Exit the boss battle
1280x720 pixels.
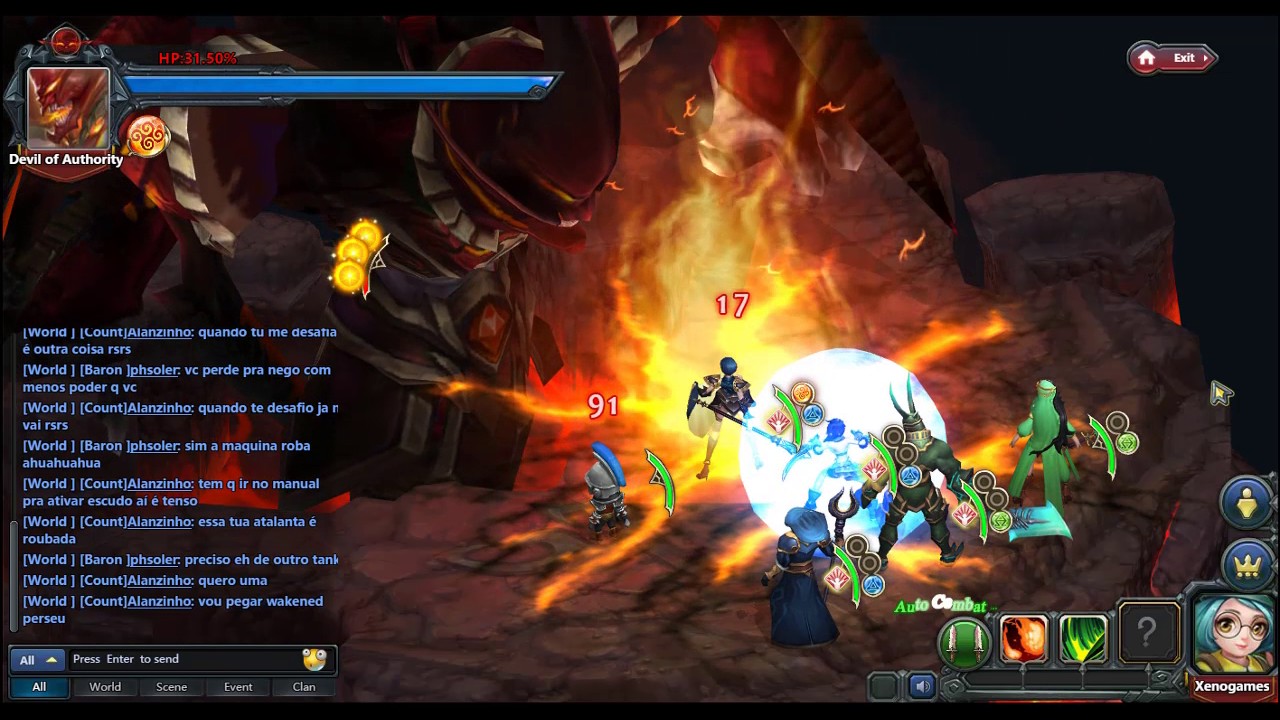point(1172,58)
